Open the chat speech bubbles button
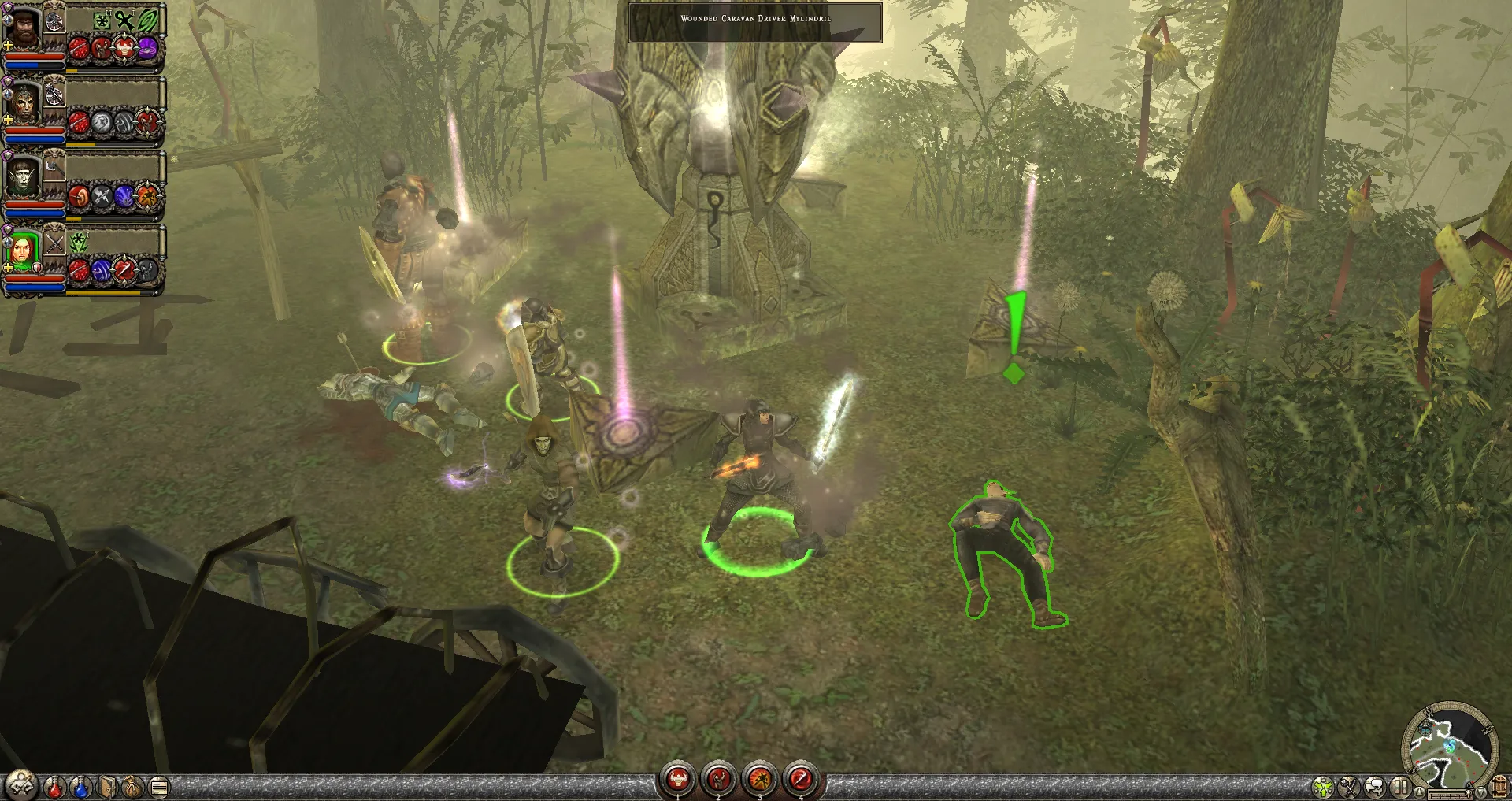The height and width of the screenshot is (801, 1512). point(1375,787)
